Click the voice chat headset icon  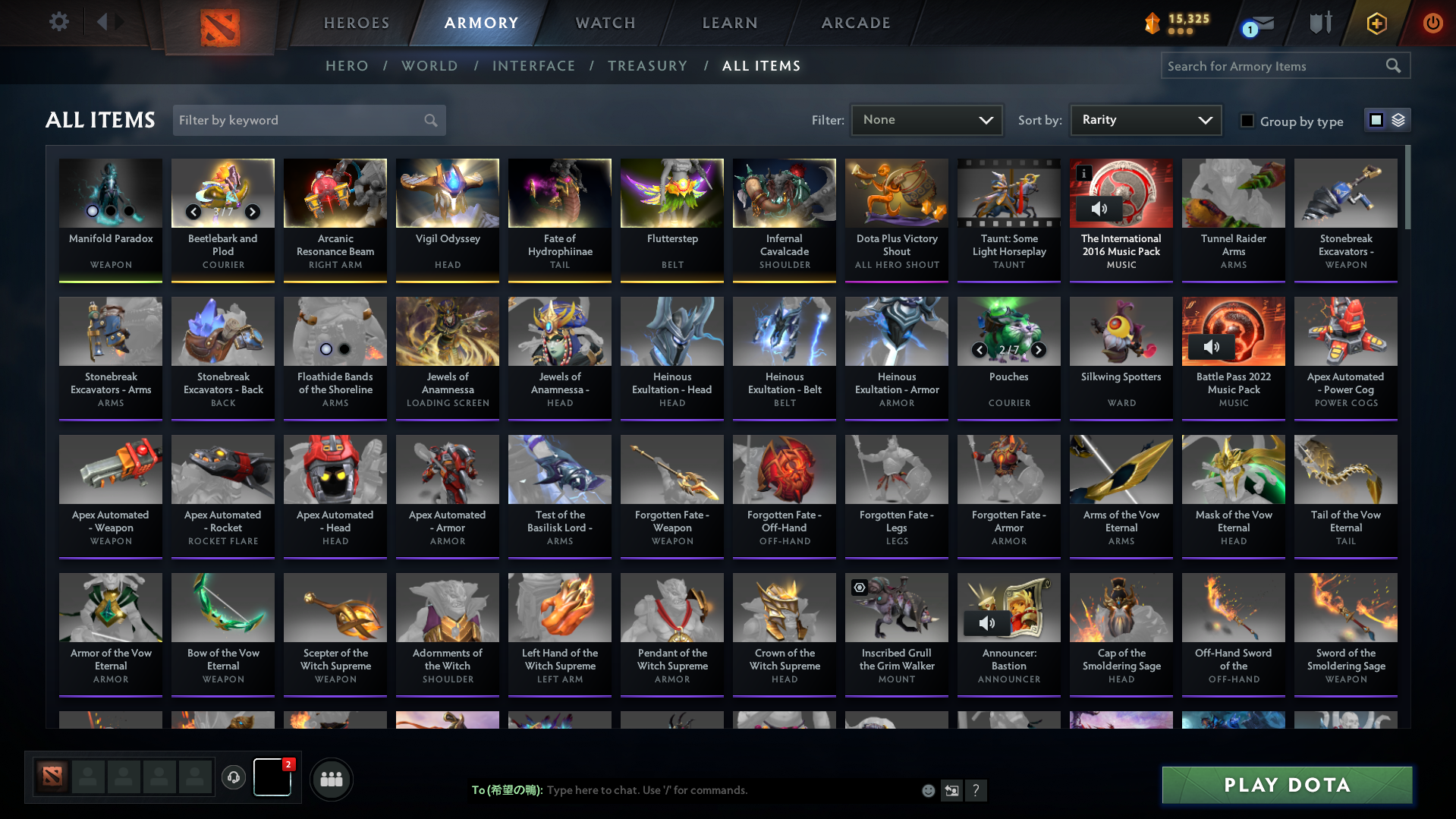234,778
